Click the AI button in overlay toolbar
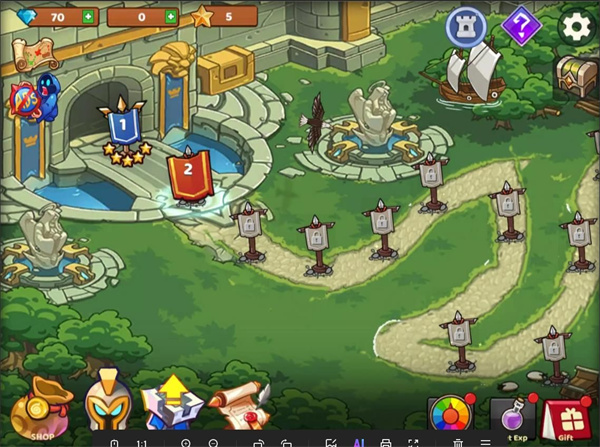Viewport: 600px width, 447px height. [x=358, y=441]
